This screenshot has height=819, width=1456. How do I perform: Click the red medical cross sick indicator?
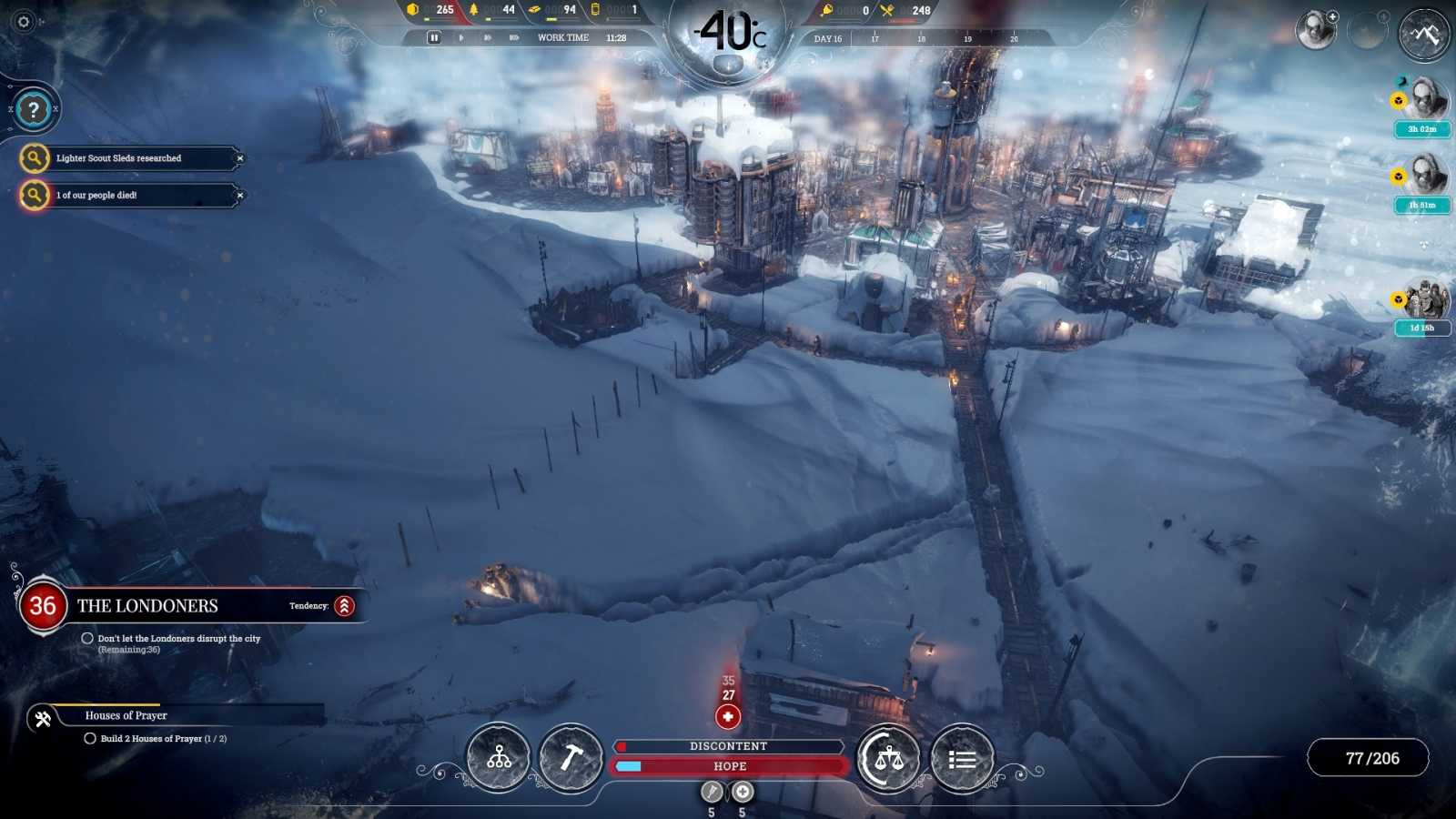728,717
